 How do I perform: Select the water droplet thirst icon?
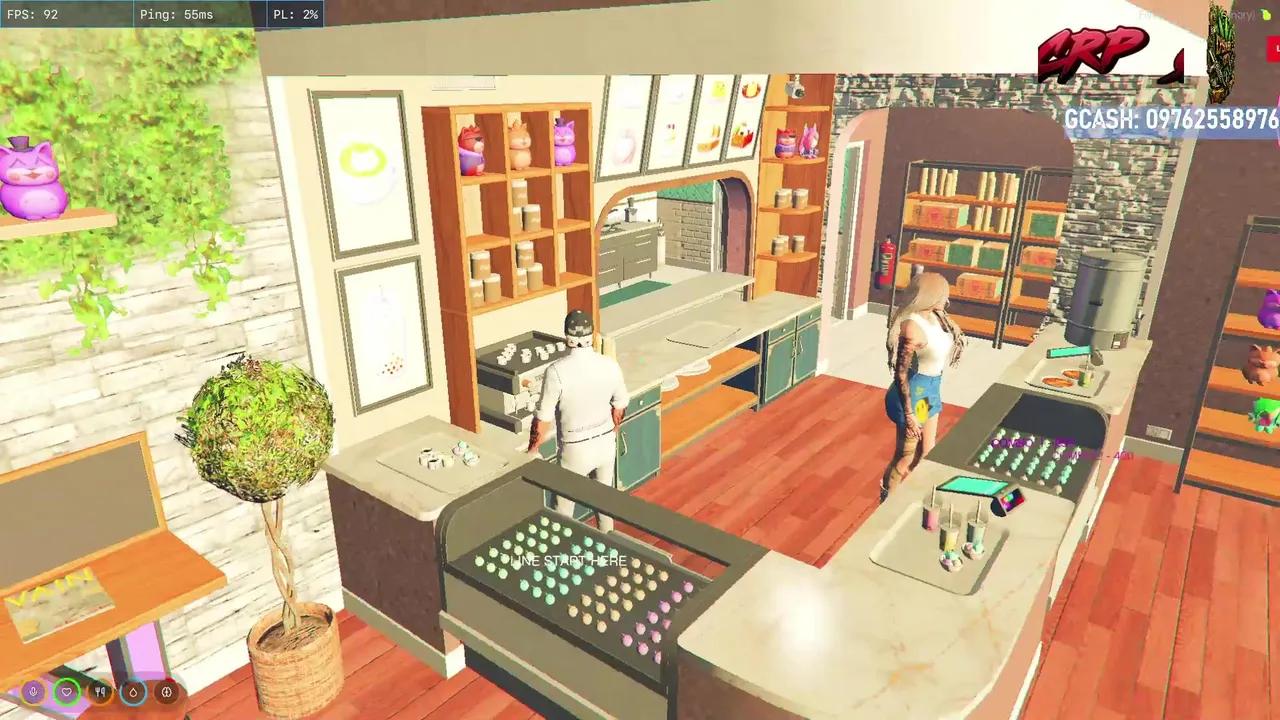tap(133, 691)
